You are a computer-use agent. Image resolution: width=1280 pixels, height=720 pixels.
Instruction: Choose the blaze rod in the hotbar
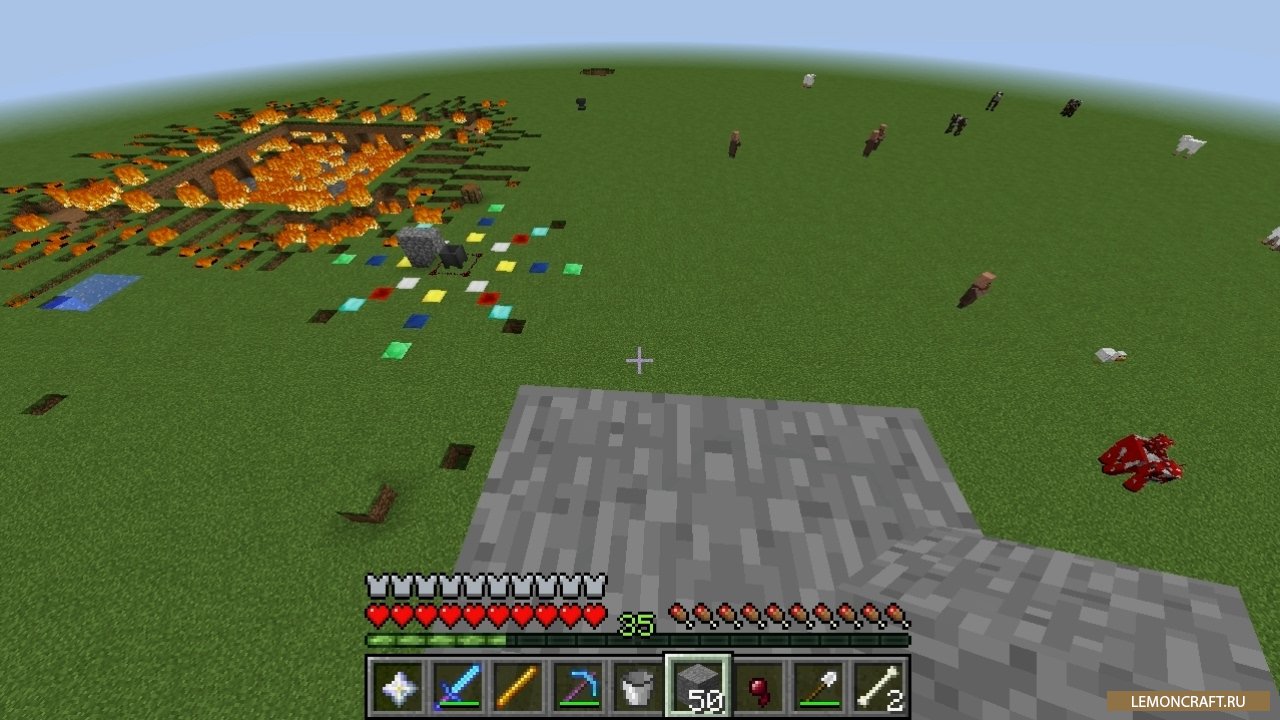click(517, 686)
